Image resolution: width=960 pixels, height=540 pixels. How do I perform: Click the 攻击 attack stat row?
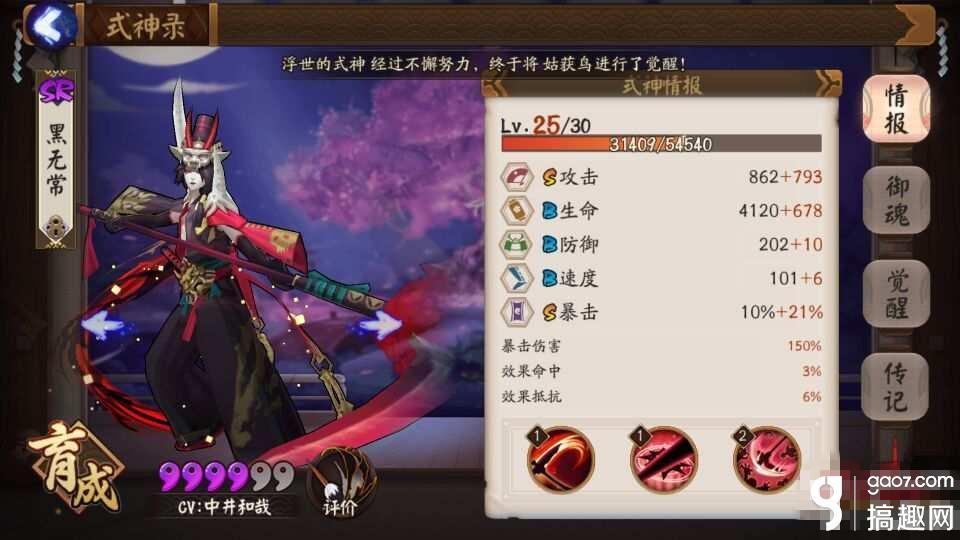(x=661, y=177)
